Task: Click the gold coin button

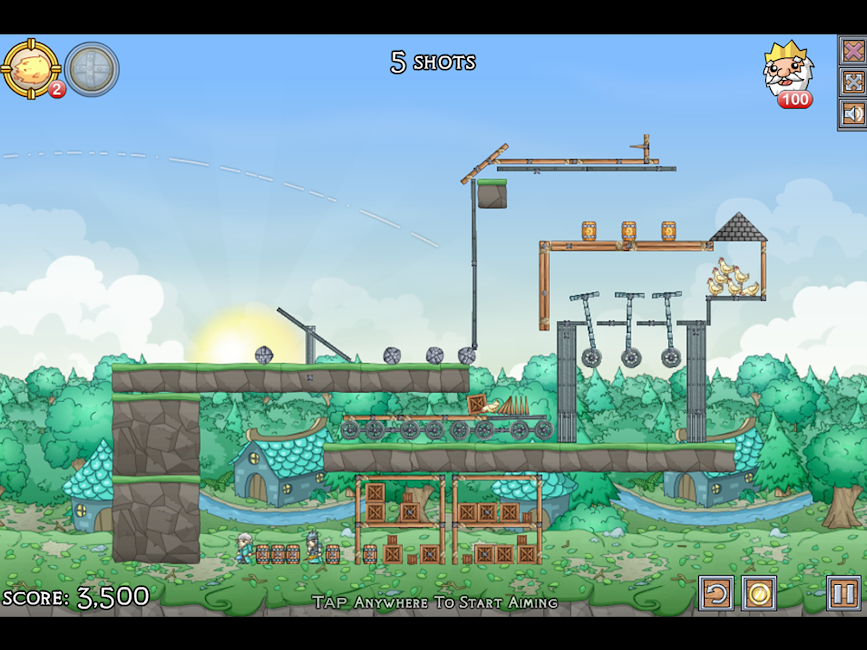Action: pyautogui.click(x=759, y=594)
